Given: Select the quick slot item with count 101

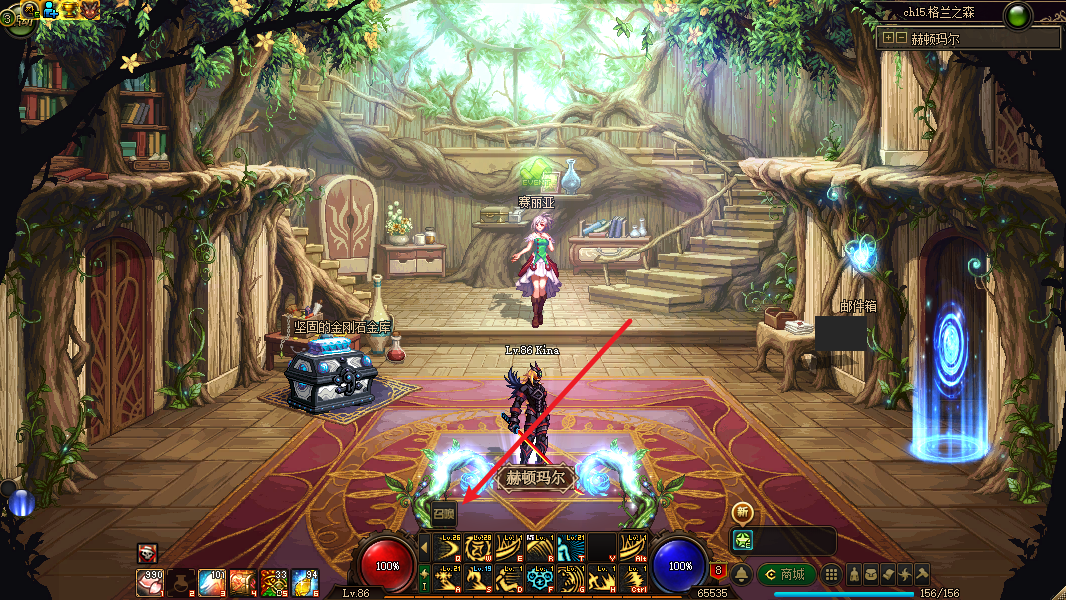Looking at the screenshot, I should point(212,582).
